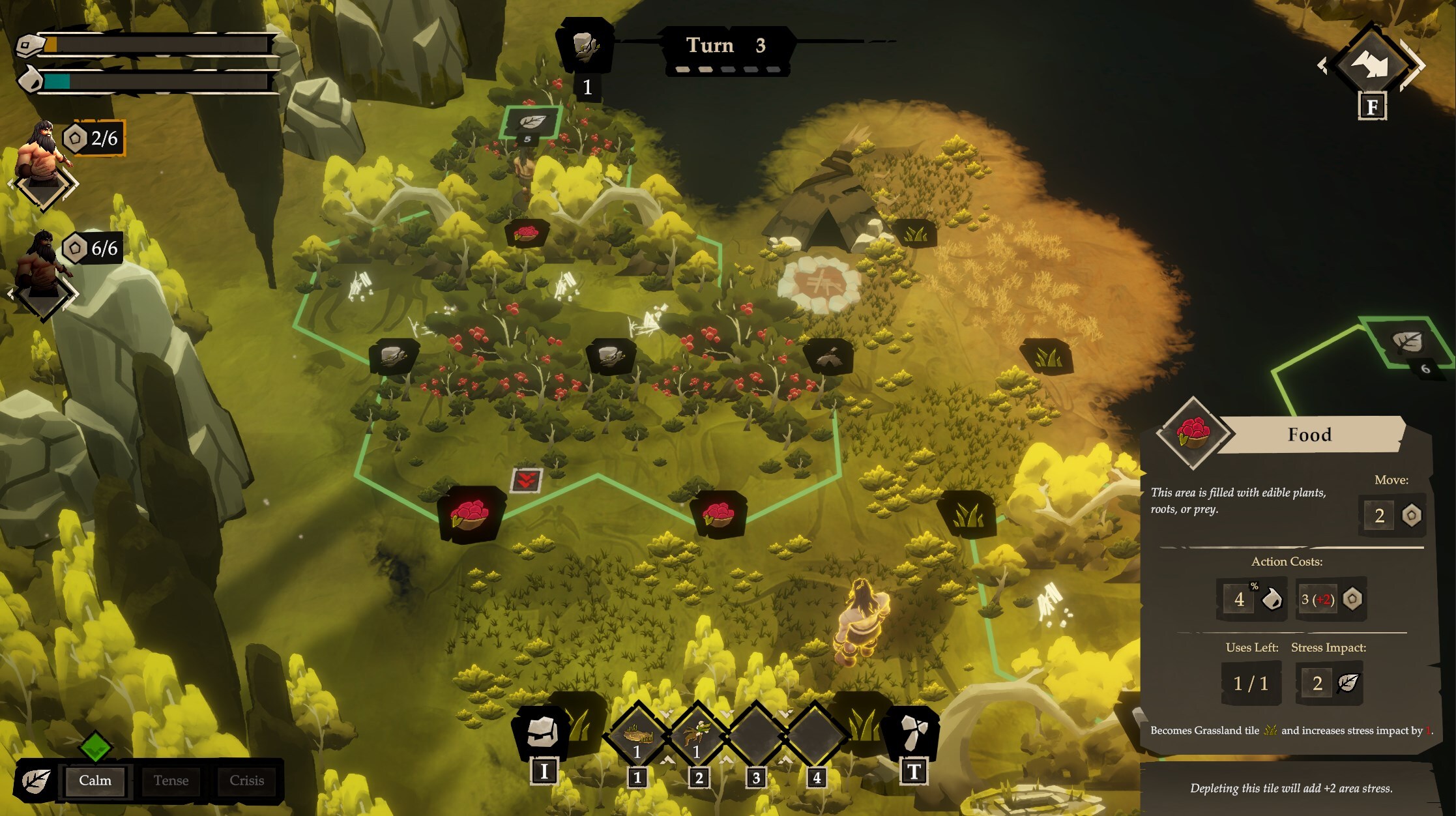Viewport: 1456px width, 816px height.
Task: Select hotbar slot 2 with the root plant item
Action: [x=697, y=736]
